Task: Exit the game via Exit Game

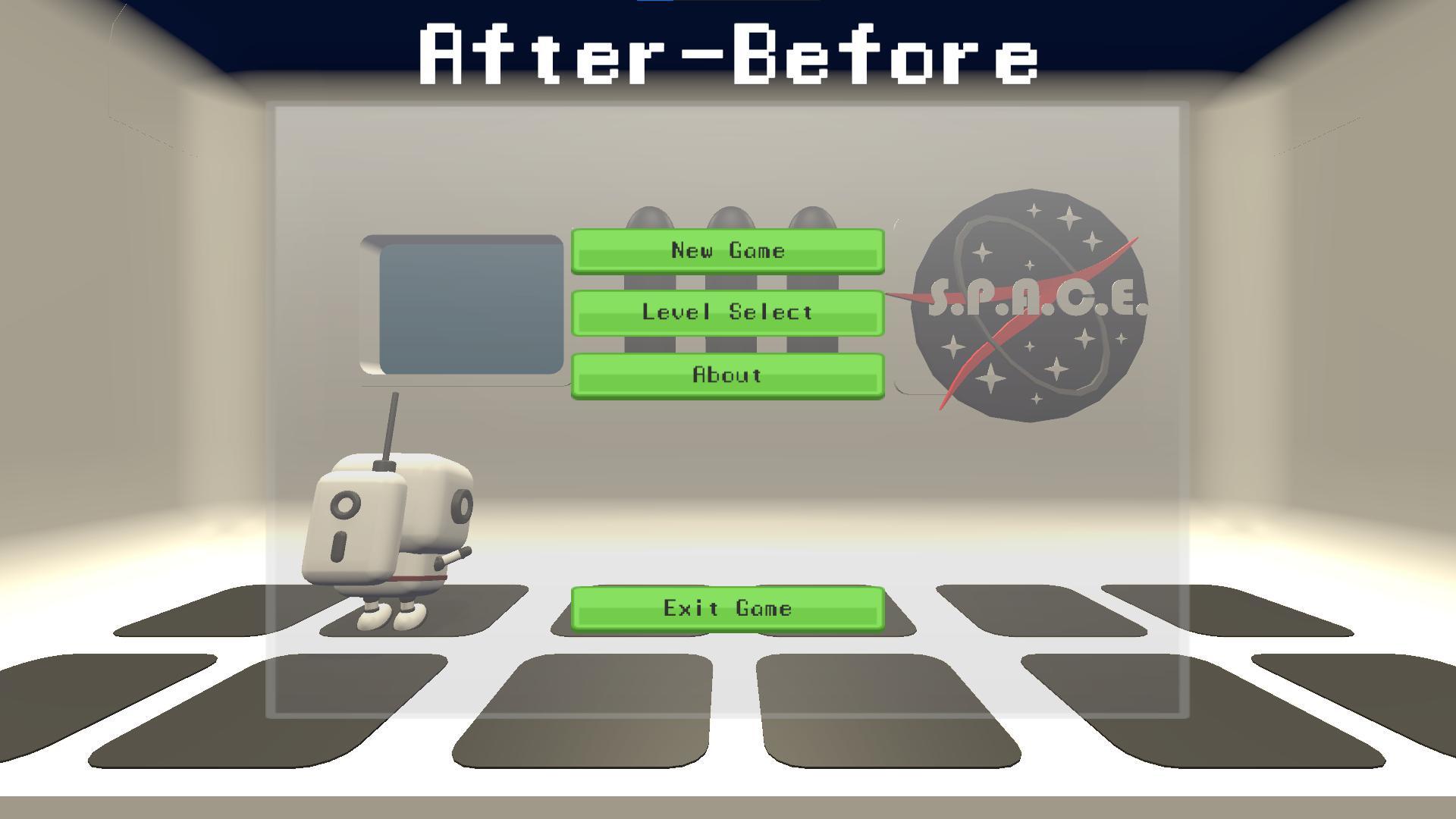Action: pyautogui.click(x=728, y=607)
